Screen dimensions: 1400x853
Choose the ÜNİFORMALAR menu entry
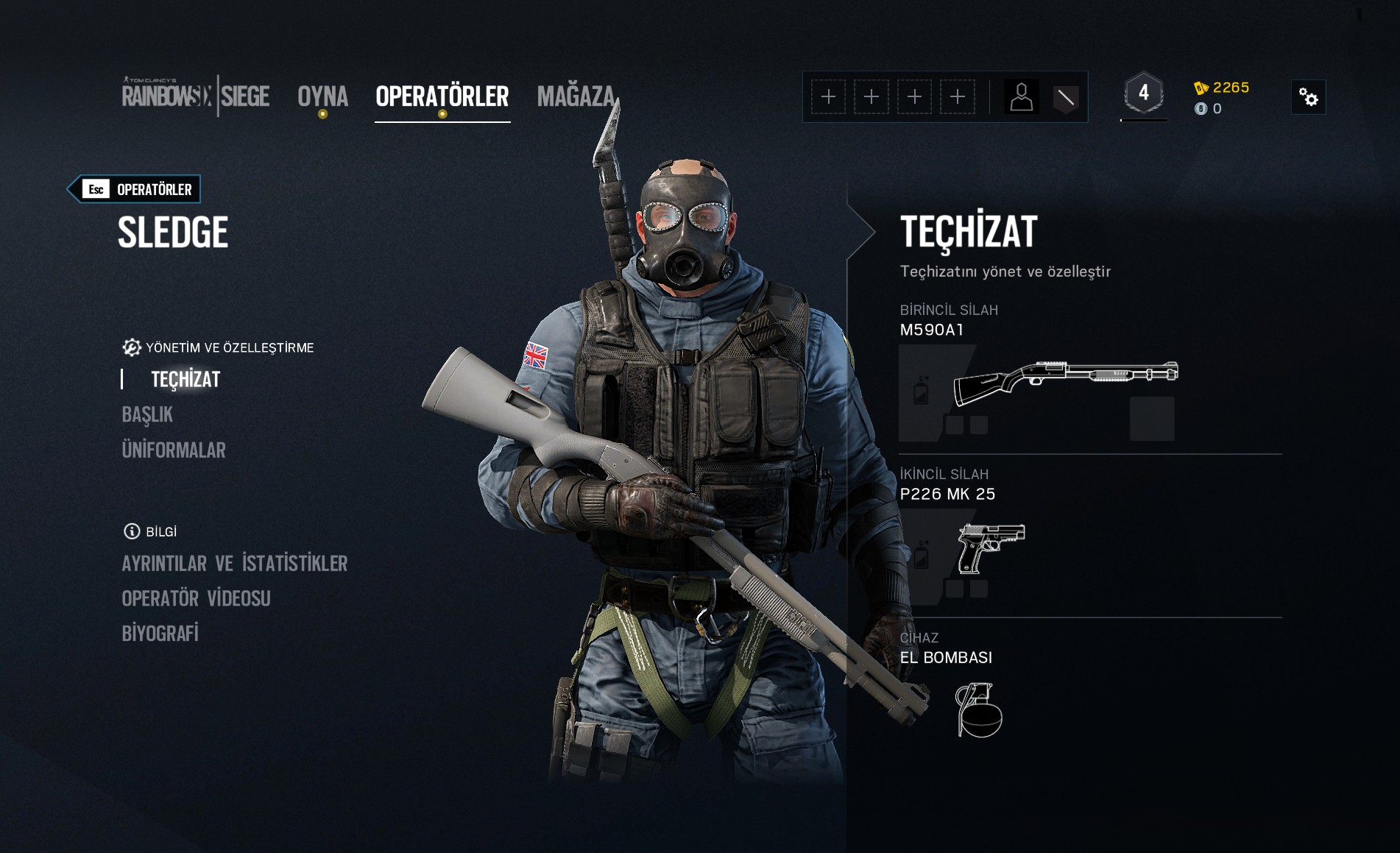tap(174, 450)
